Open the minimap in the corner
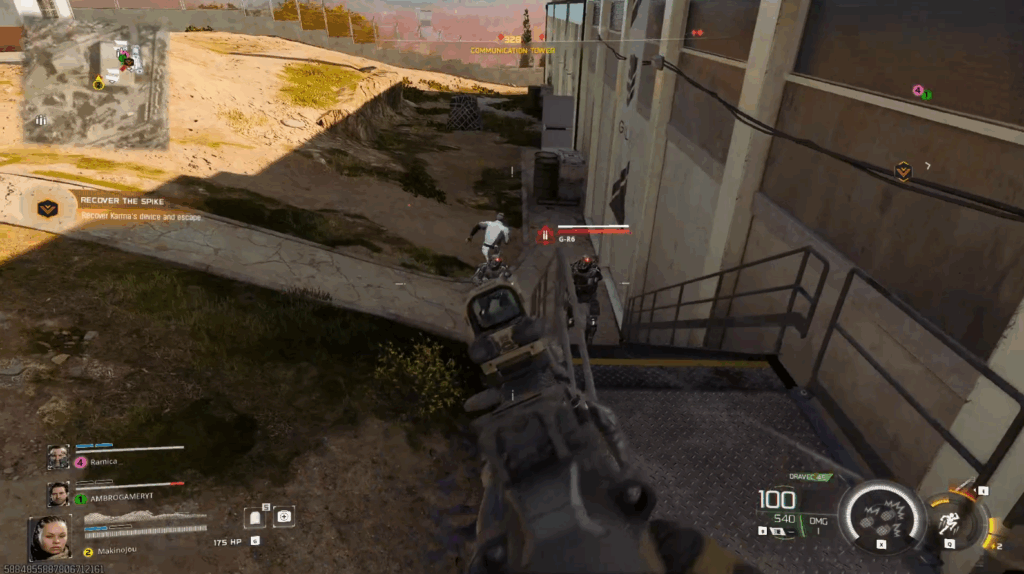The image size is (1024, 574). [95, 83]
